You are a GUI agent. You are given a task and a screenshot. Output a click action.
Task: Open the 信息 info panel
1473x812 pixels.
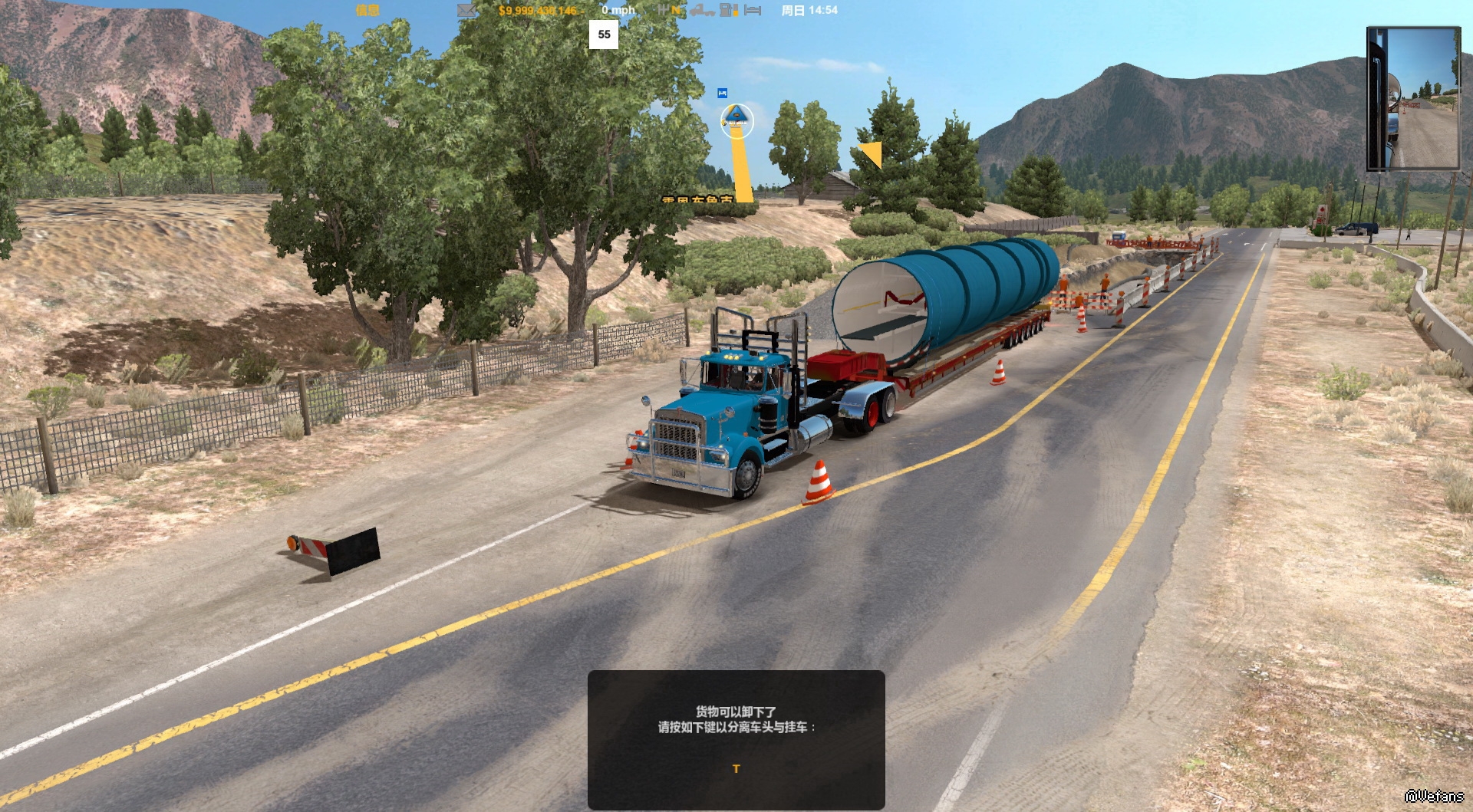click(367, 10)
